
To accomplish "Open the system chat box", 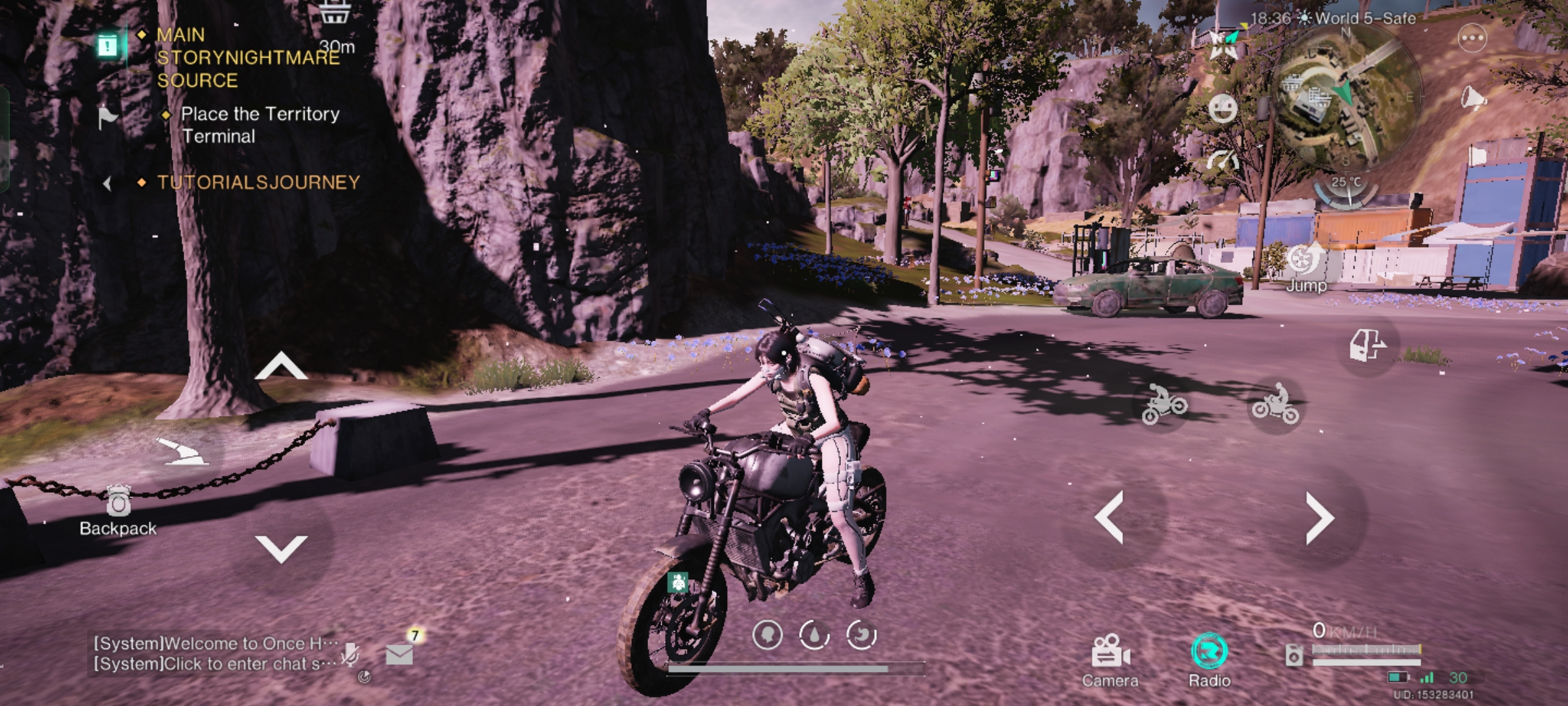I will [x=216, y=654].
